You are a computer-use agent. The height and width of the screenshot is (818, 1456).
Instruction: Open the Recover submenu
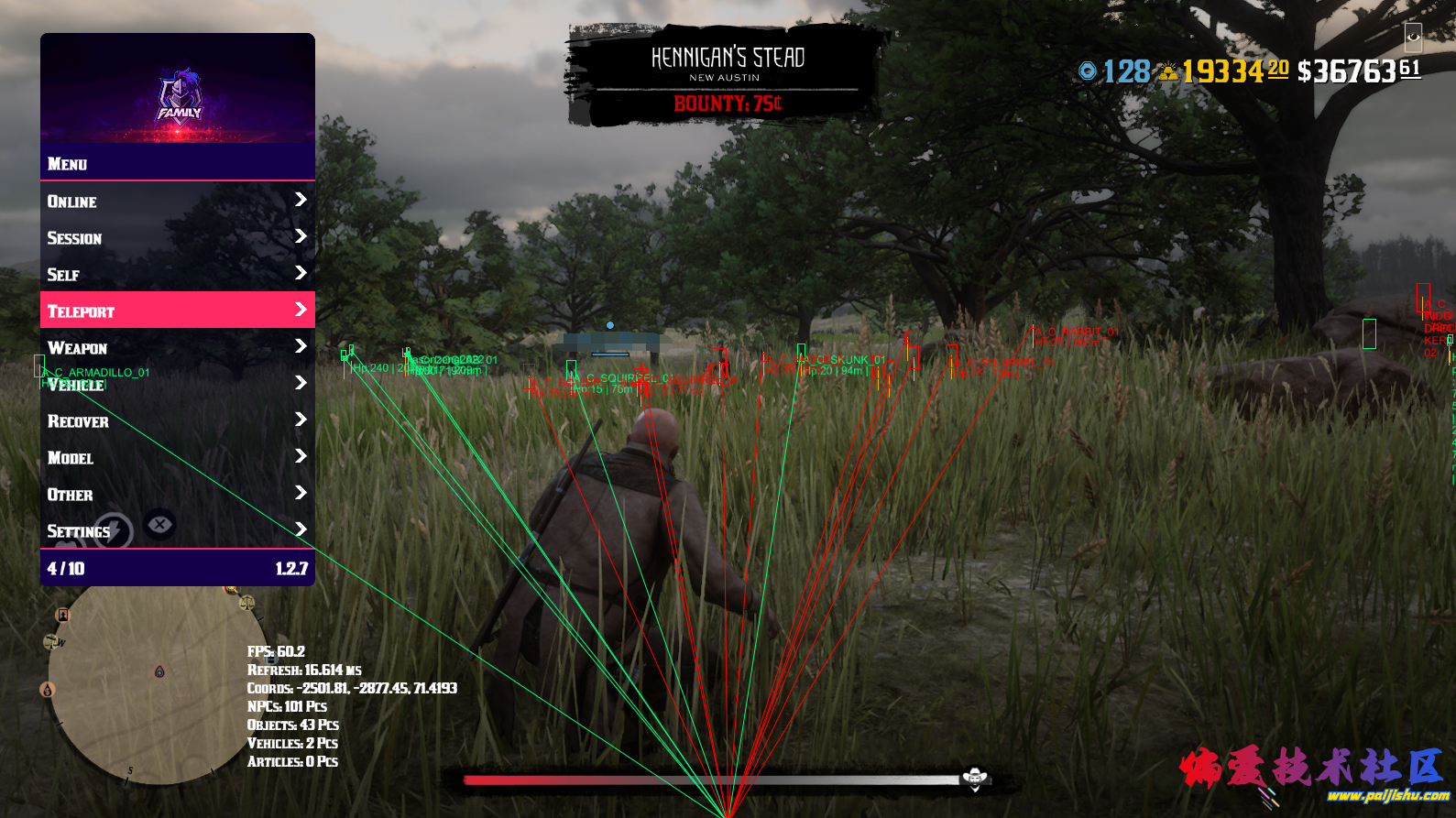point(177,420)
